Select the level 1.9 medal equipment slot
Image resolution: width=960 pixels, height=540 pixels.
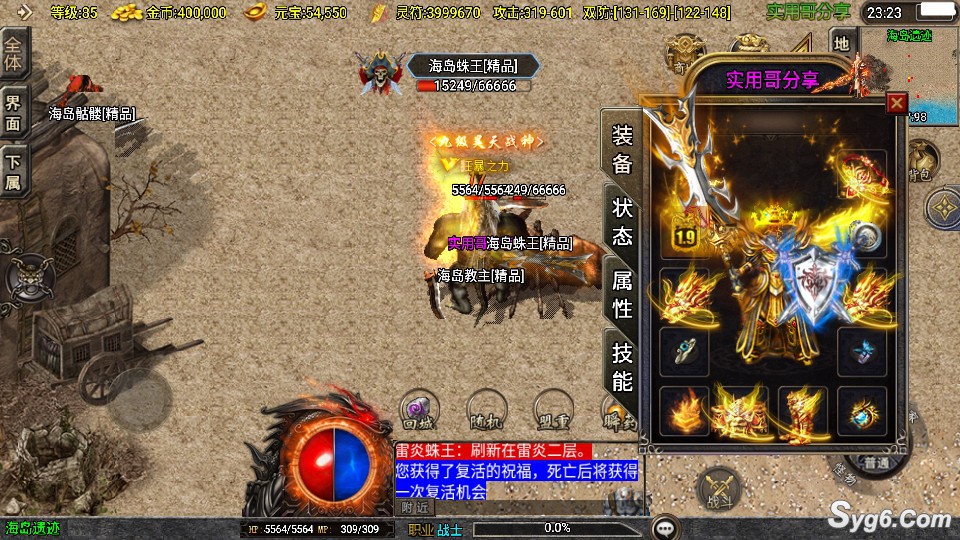pyautogui.click(x=683, y=233)
